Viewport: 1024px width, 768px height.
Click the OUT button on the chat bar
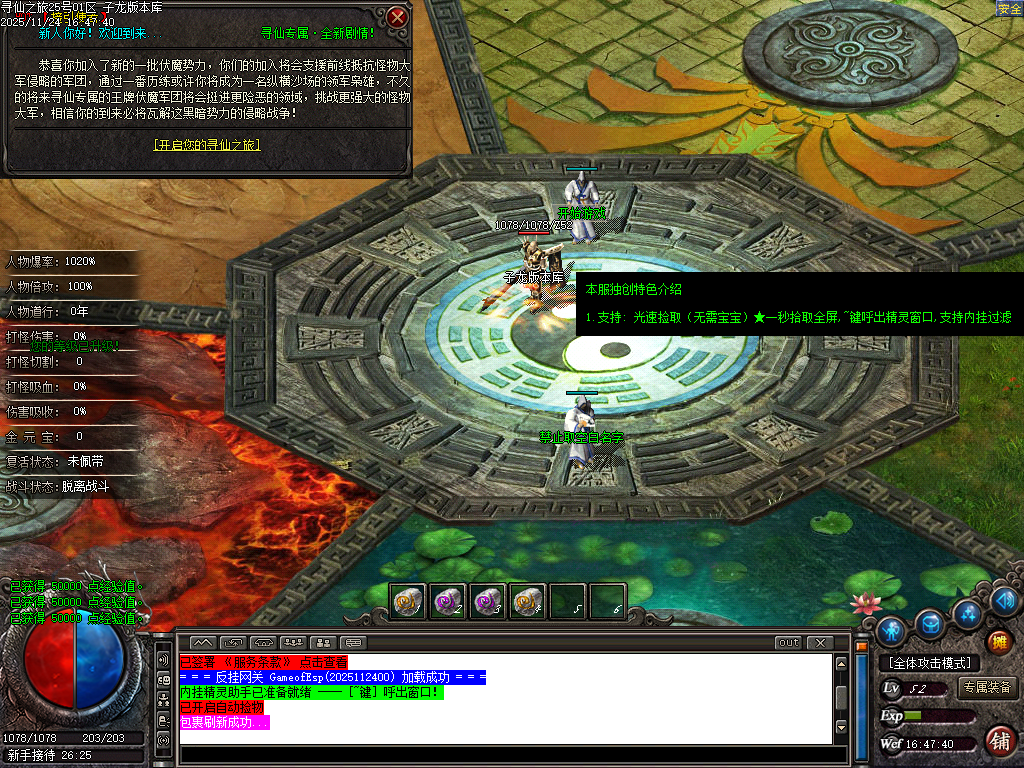point(789,642)
